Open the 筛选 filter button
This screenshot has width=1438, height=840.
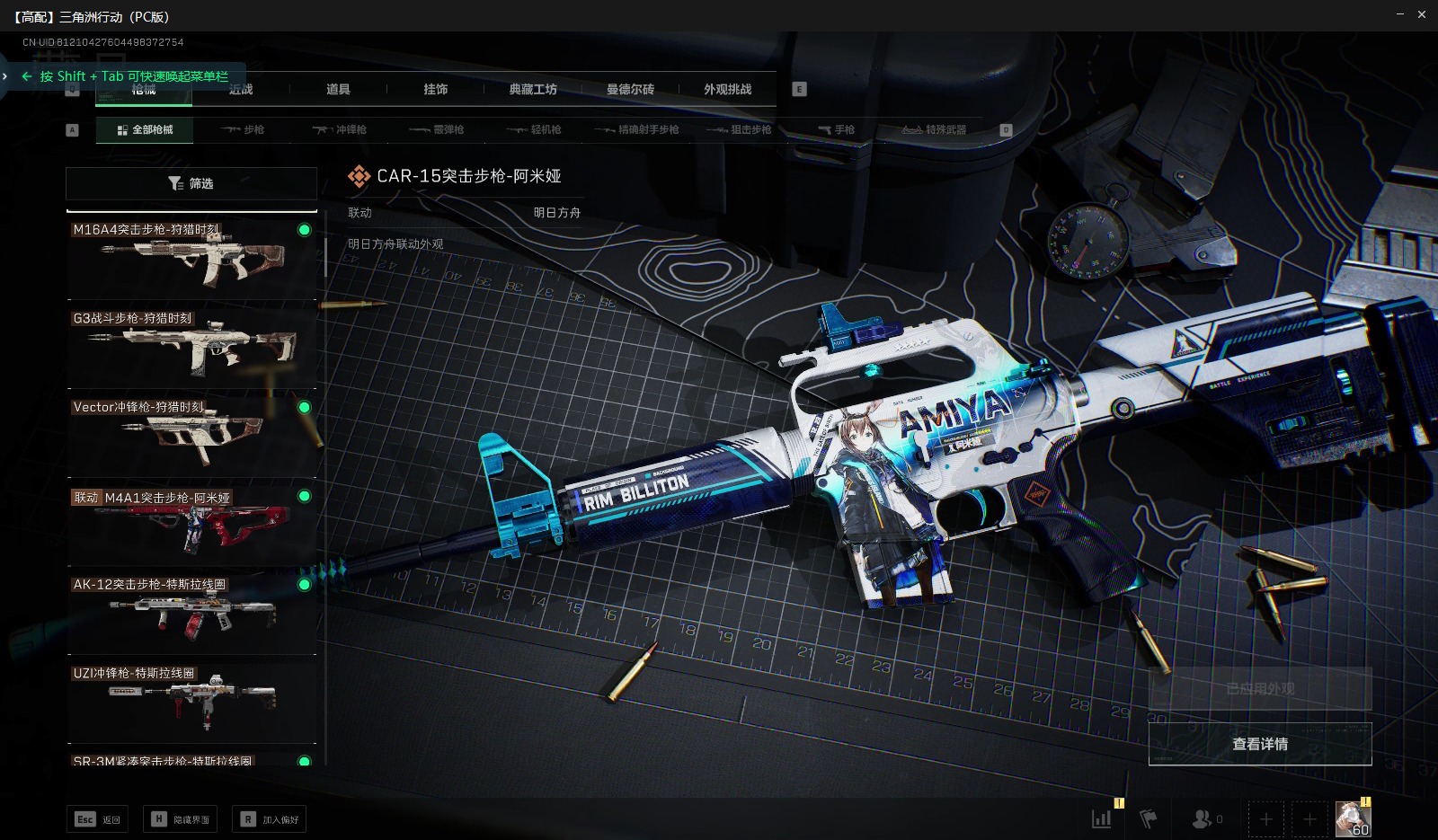(191, 183)
